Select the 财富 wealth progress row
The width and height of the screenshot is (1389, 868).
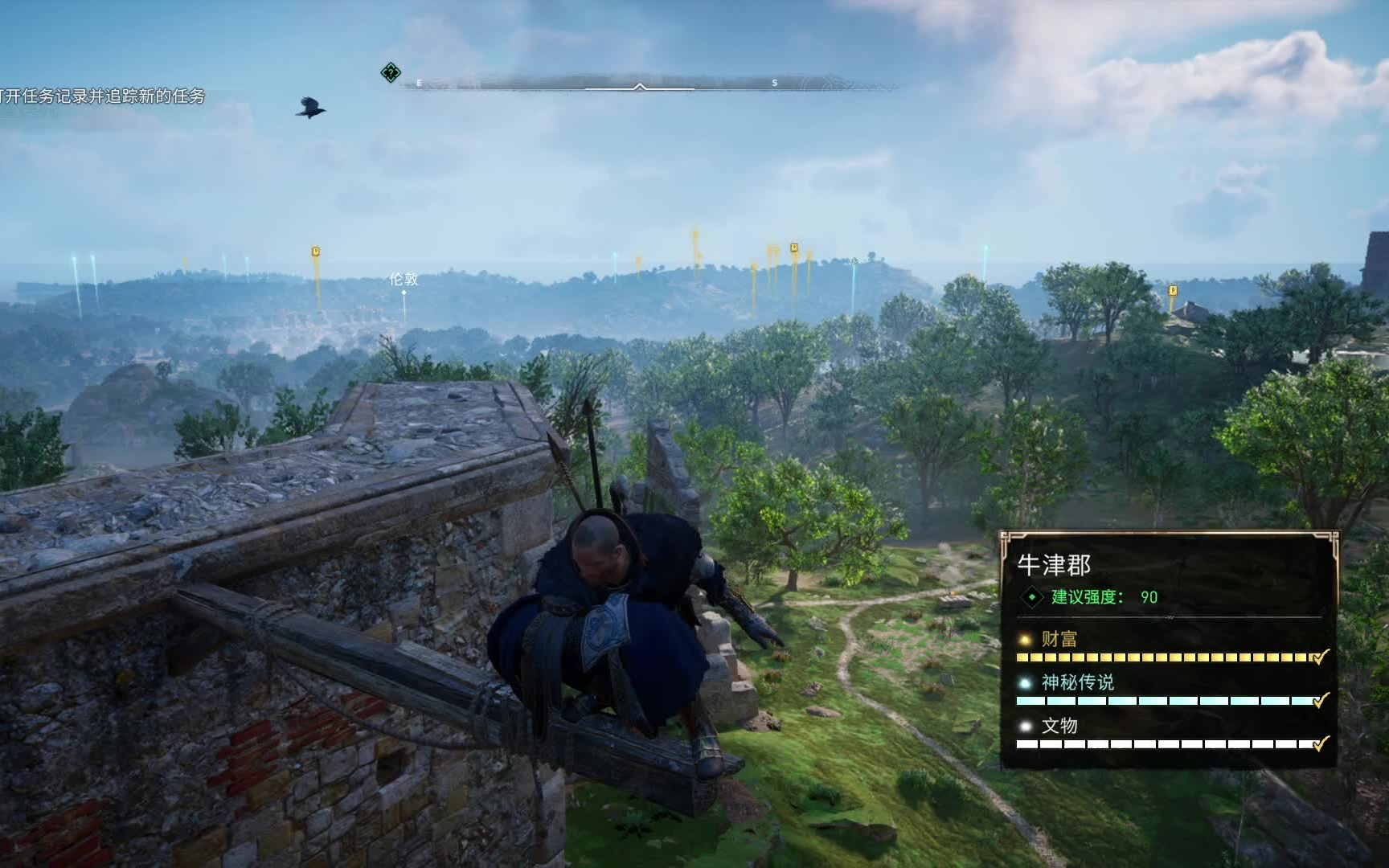(x=1170, y=648)
